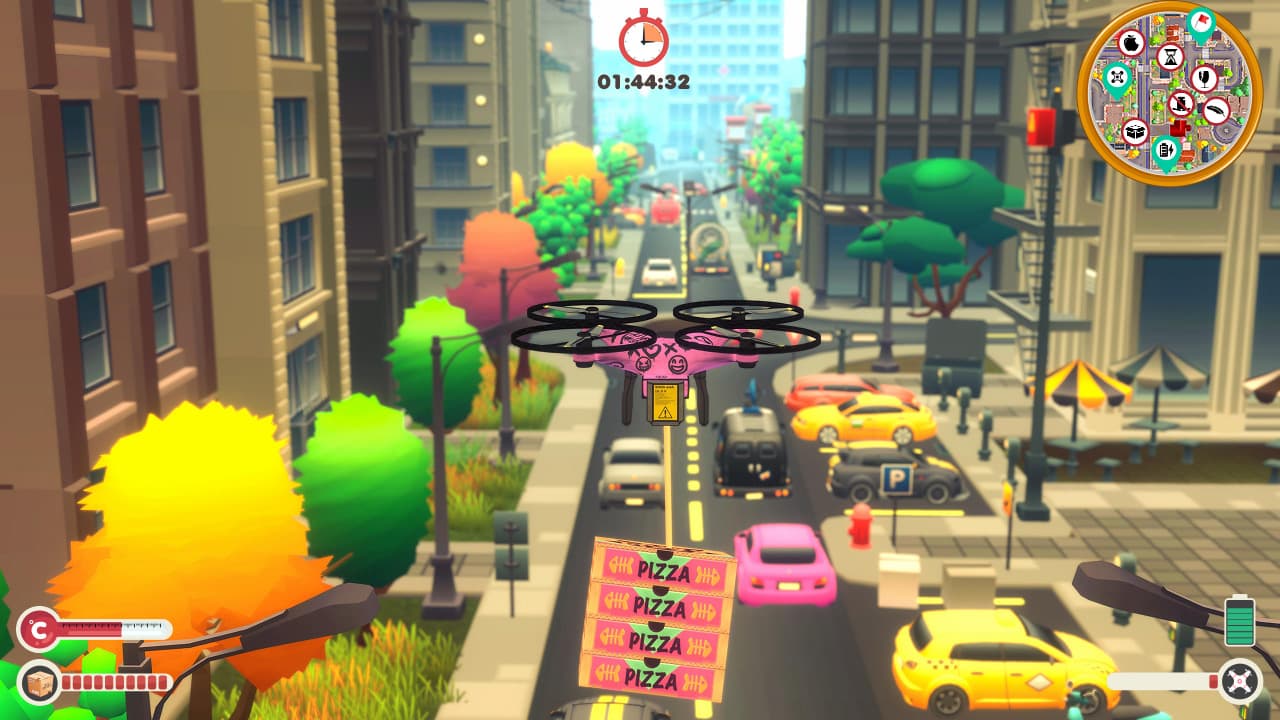Click the battery recharge pin on the minimap

tap(1167, 149)
